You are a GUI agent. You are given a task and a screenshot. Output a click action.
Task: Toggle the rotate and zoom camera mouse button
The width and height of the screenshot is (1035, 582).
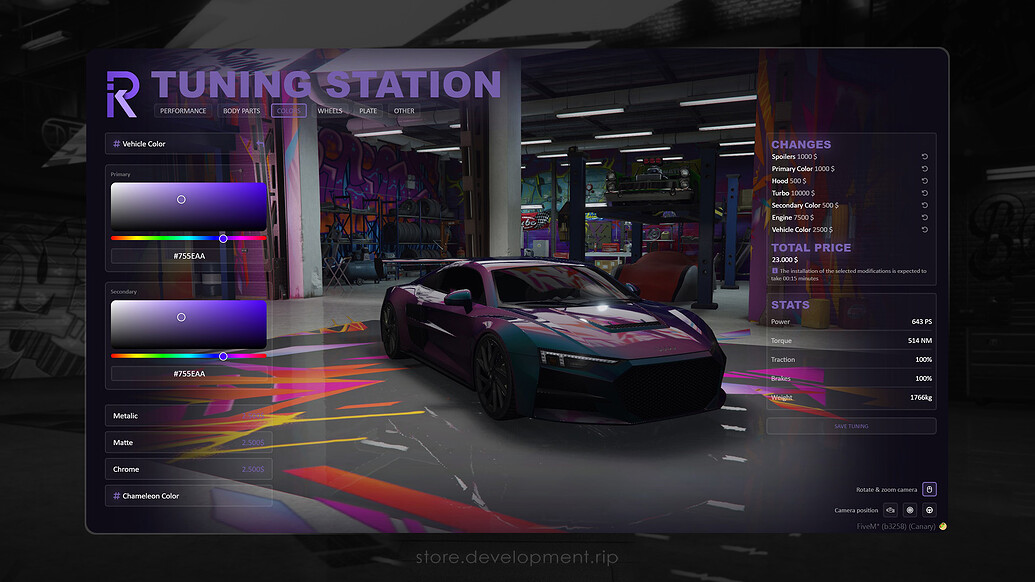pyautogui.click(x=929, y=489)
